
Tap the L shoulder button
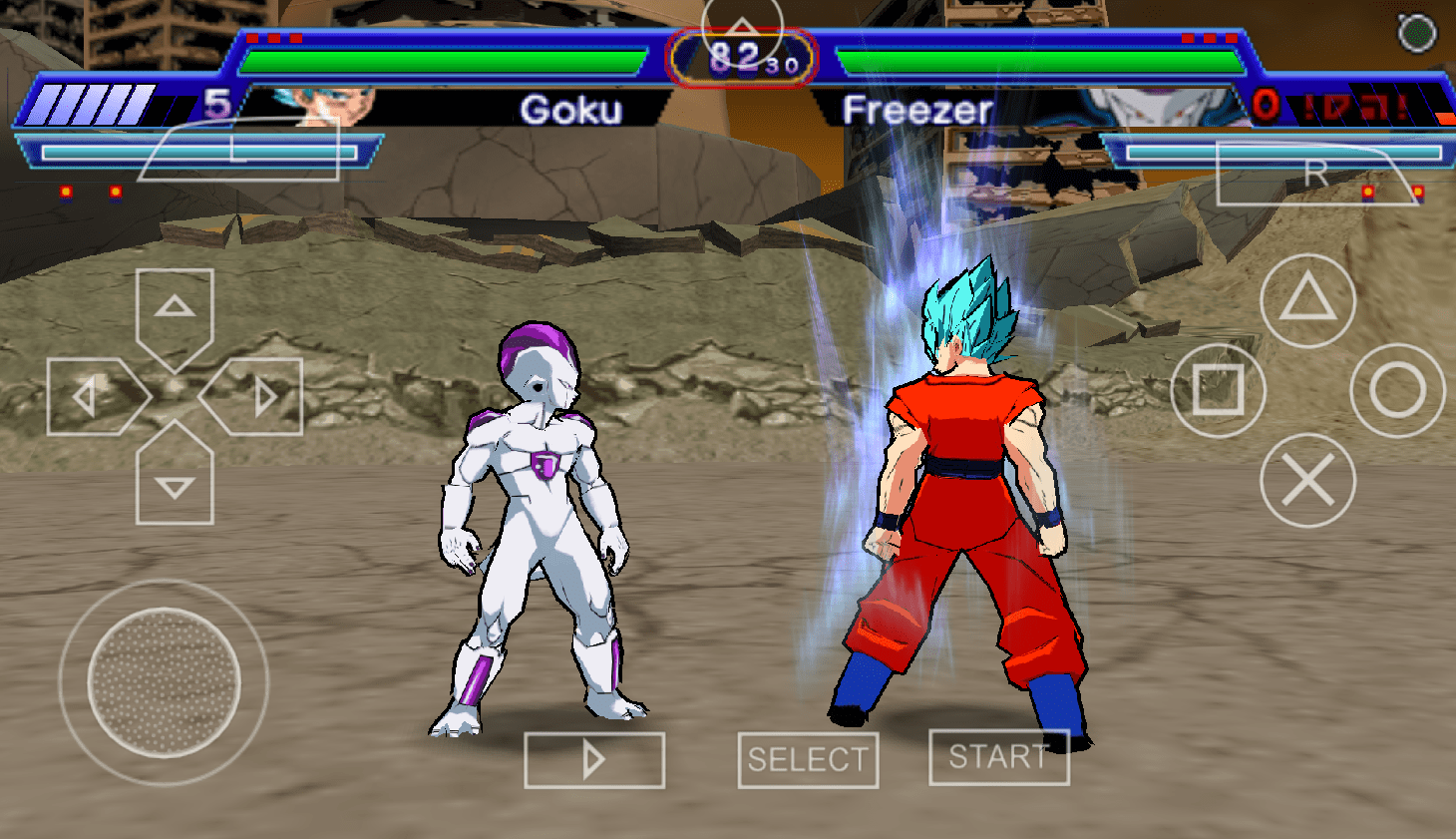coord(239,151)
